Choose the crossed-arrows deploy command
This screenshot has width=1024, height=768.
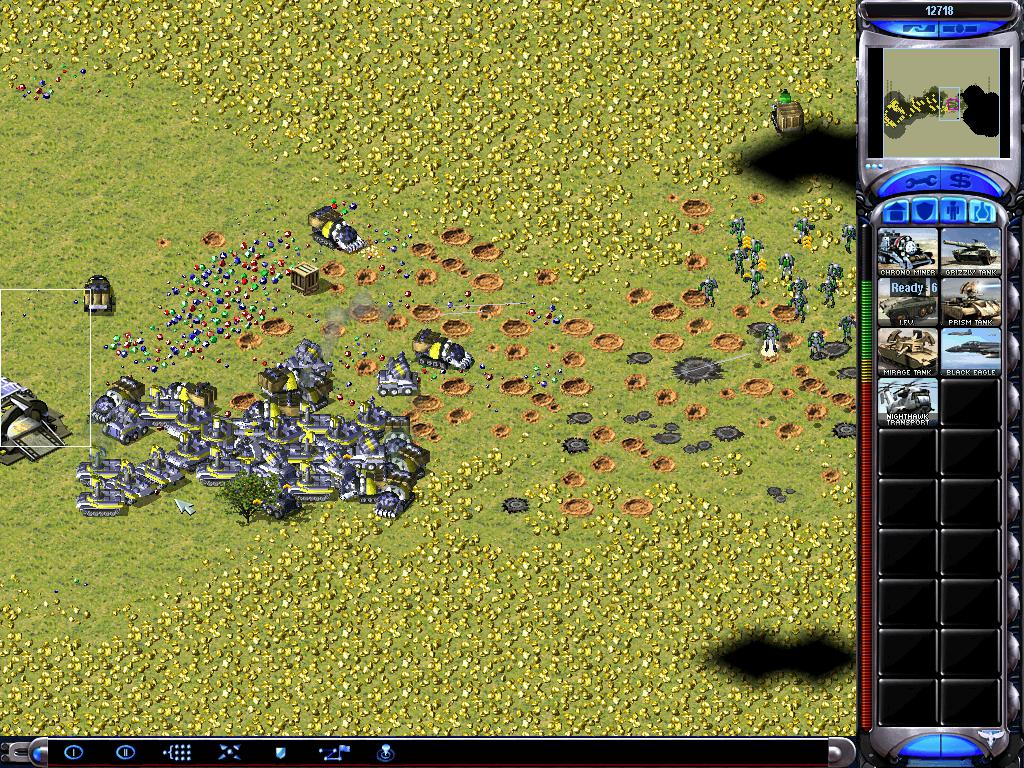229,752
